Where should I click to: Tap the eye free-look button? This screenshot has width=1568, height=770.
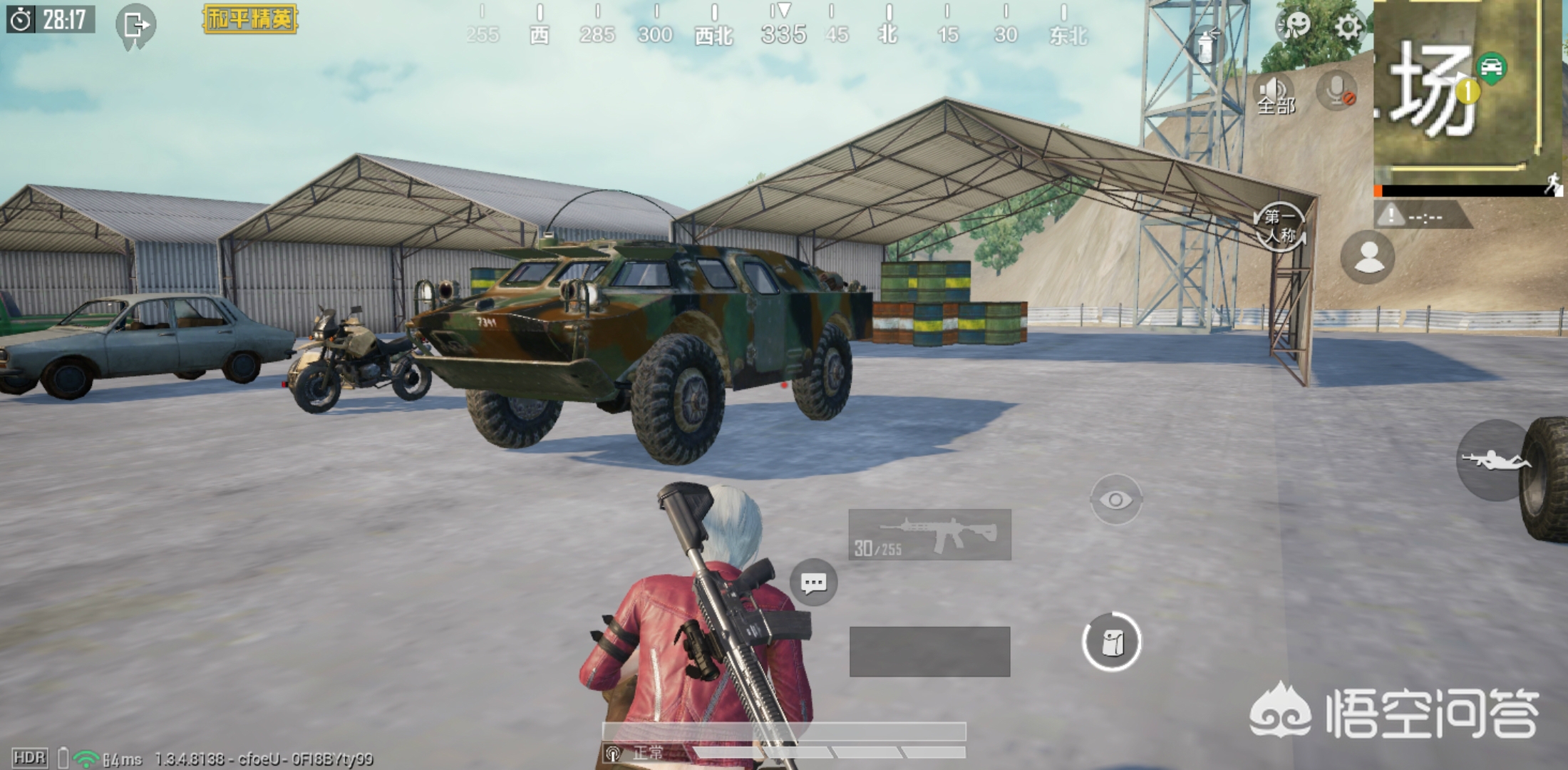[1115, 500]
